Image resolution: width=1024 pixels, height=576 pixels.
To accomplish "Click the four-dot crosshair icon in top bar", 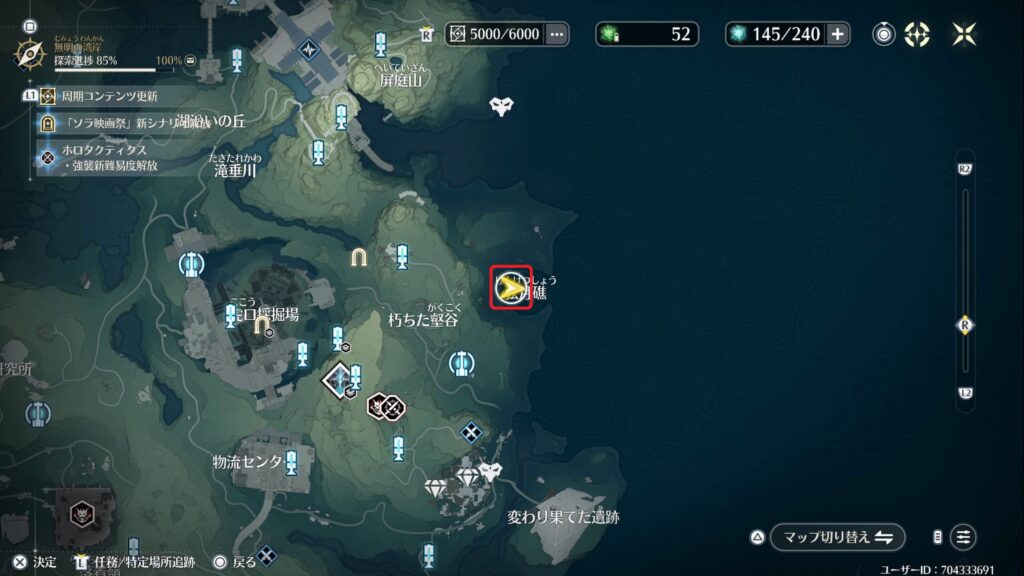I will (917, 34).
